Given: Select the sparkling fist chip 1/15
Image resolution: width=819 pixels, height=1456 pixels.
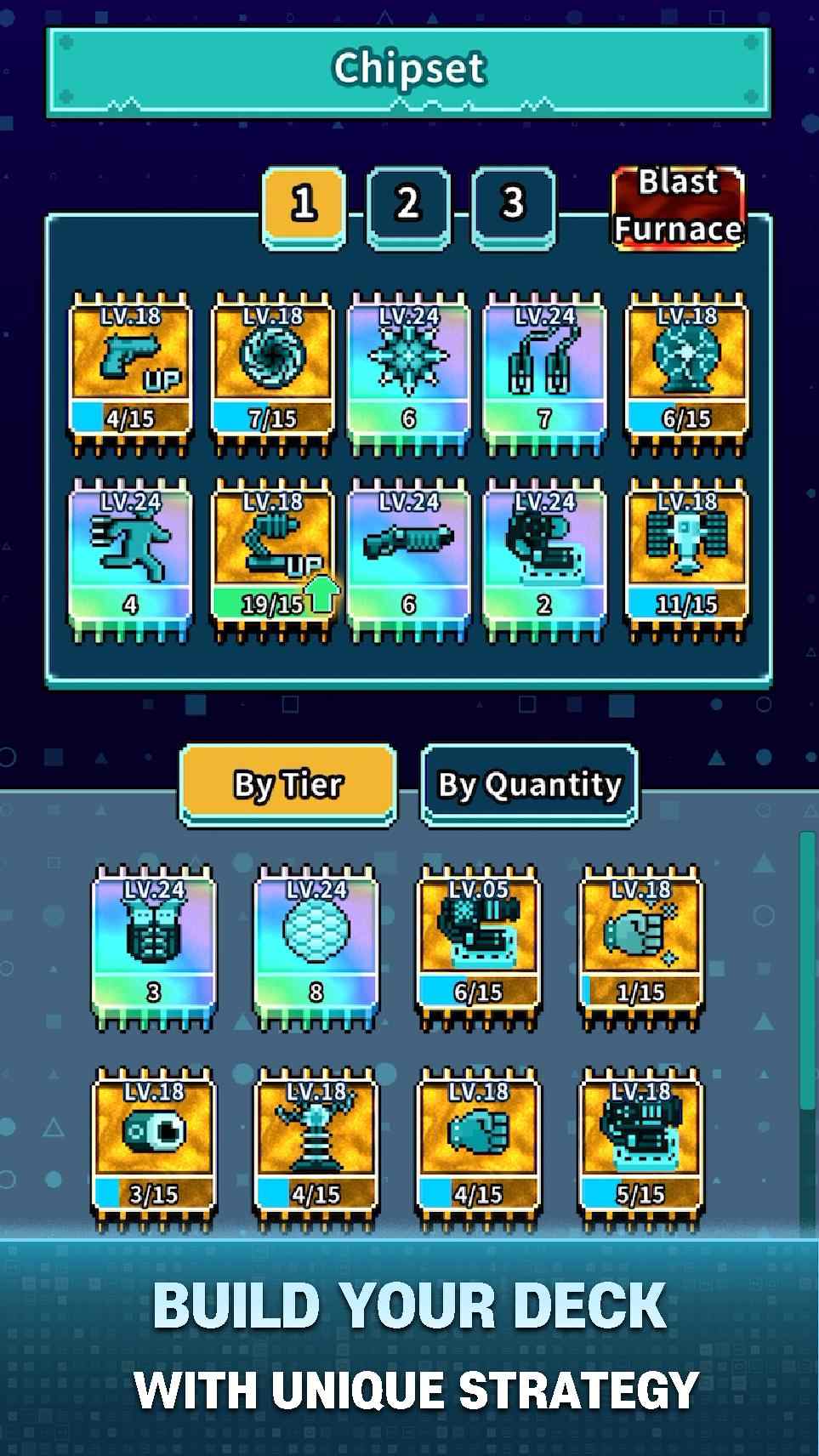Looking at the screenshot, I should click(640, 946).
